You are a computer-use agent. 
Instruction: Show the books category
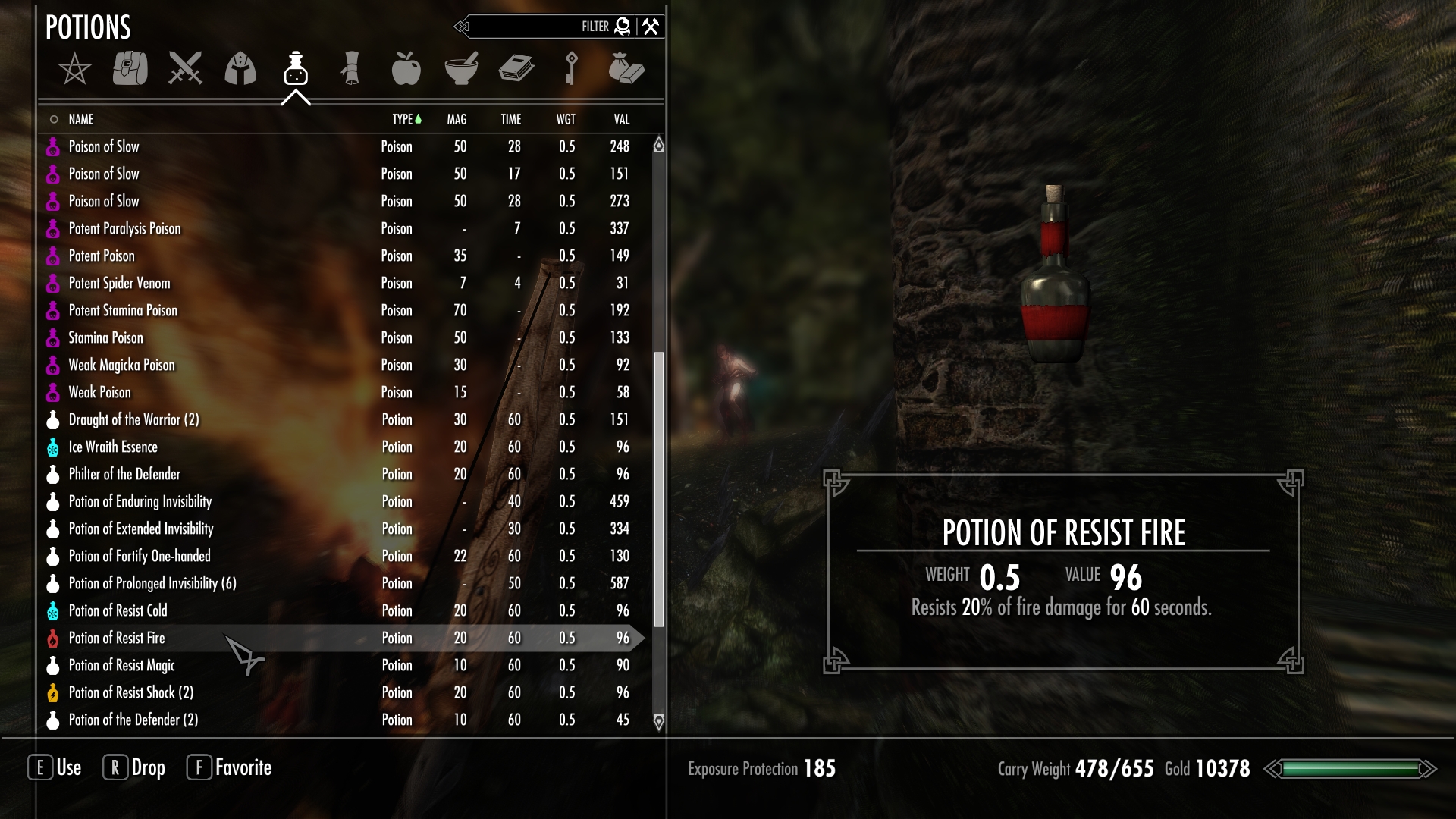pyautogui.click(x=516, y=68)
